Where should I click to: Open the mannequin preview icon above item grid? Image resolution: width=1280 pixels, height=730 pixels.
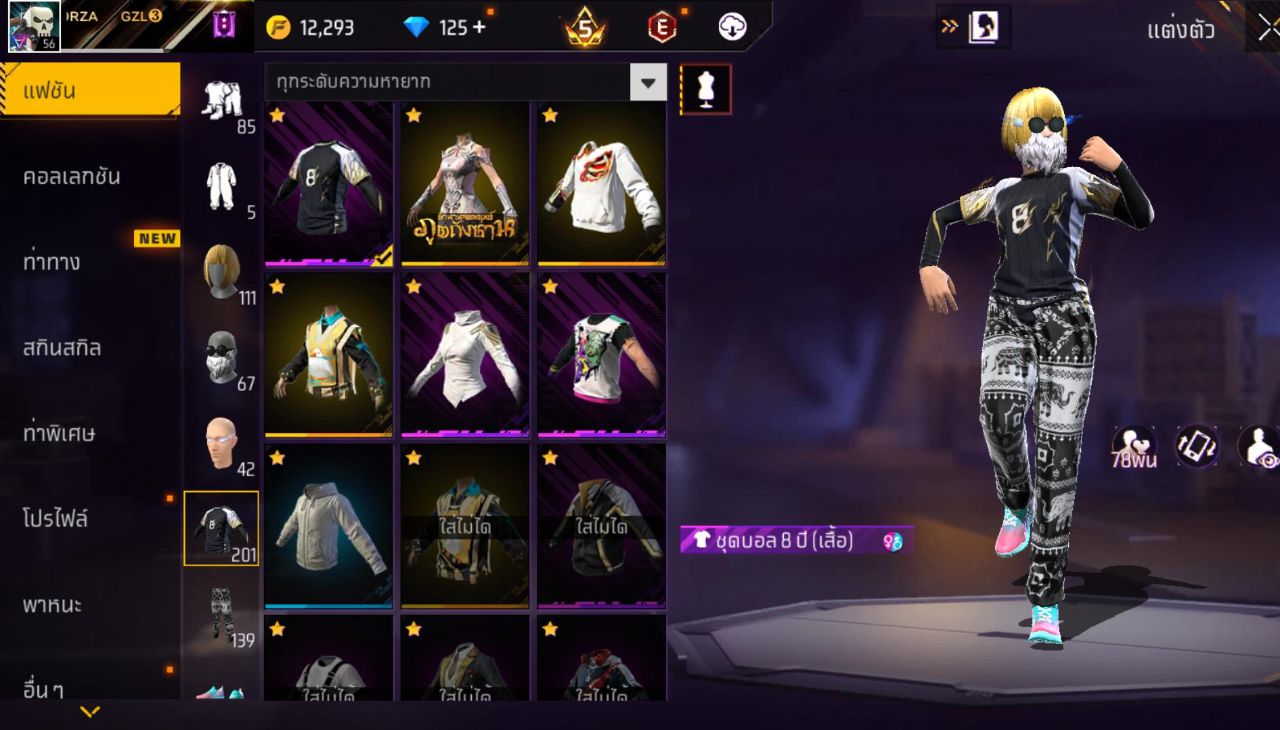coord(706,88)
